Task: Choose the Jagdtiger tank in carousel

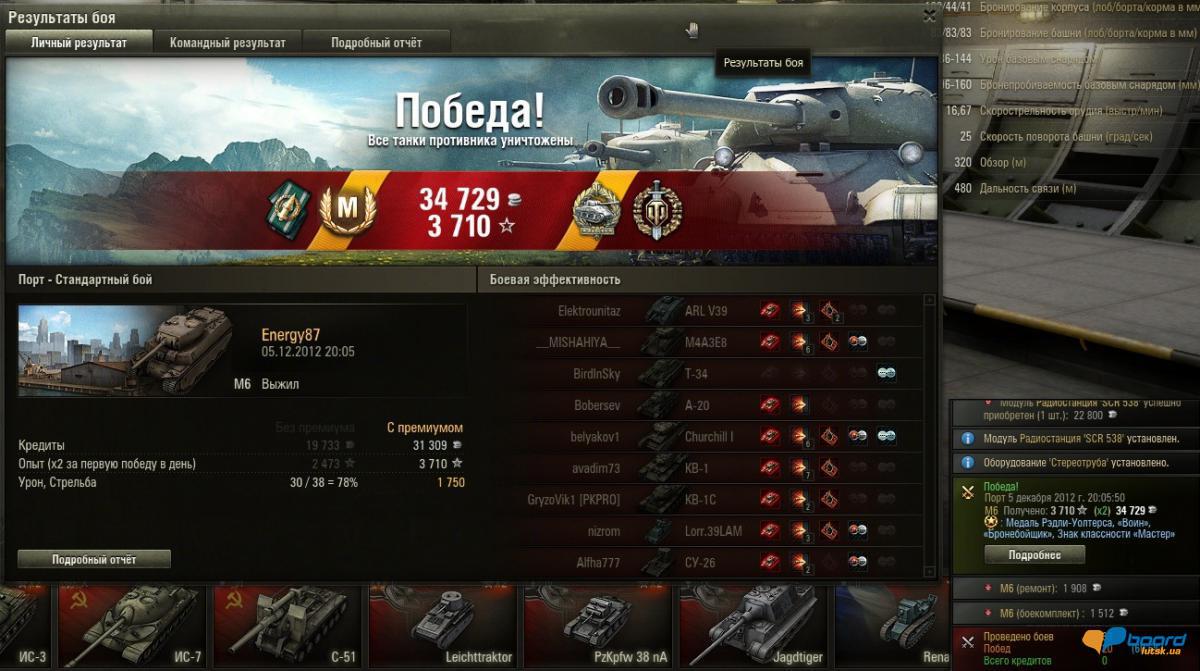Action: [750, 625]
